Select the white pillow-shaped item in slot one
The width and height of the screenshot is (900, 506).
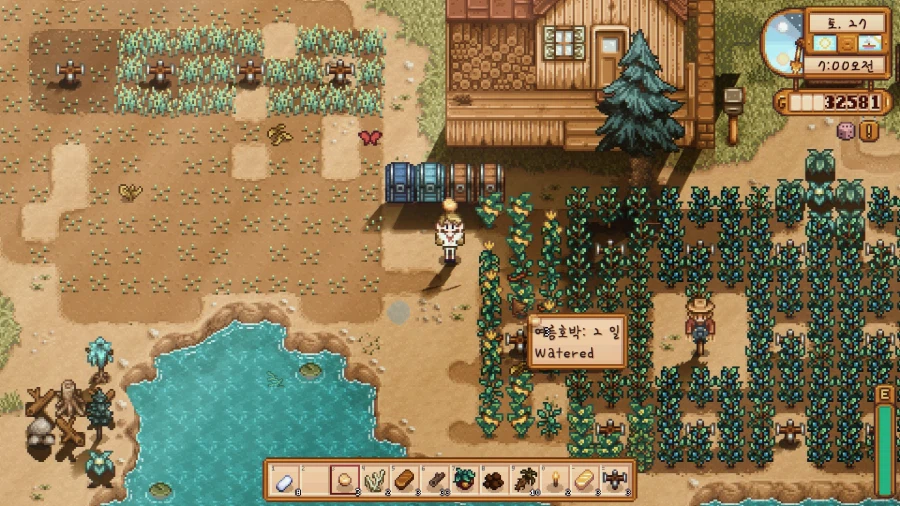pos(286,480)
